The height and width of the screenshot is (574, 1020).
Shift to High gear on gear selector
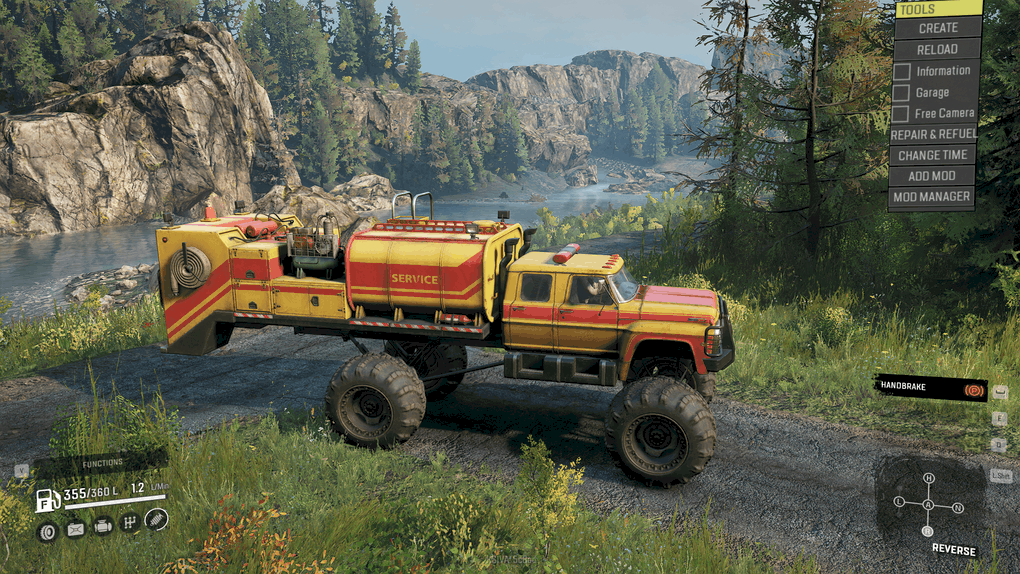point(928,478)
